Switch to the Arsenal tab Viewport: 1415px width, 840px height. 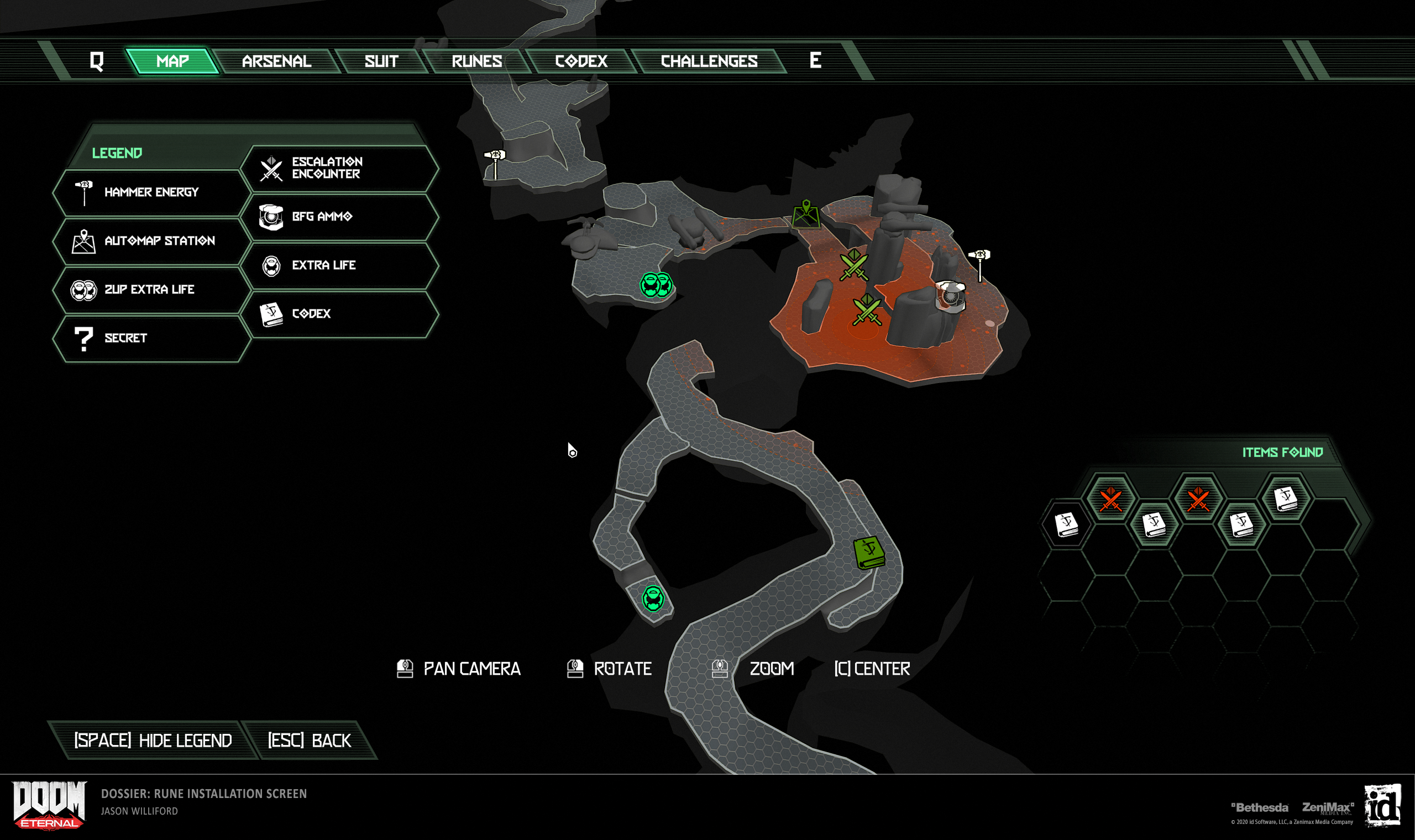point(276,61)
